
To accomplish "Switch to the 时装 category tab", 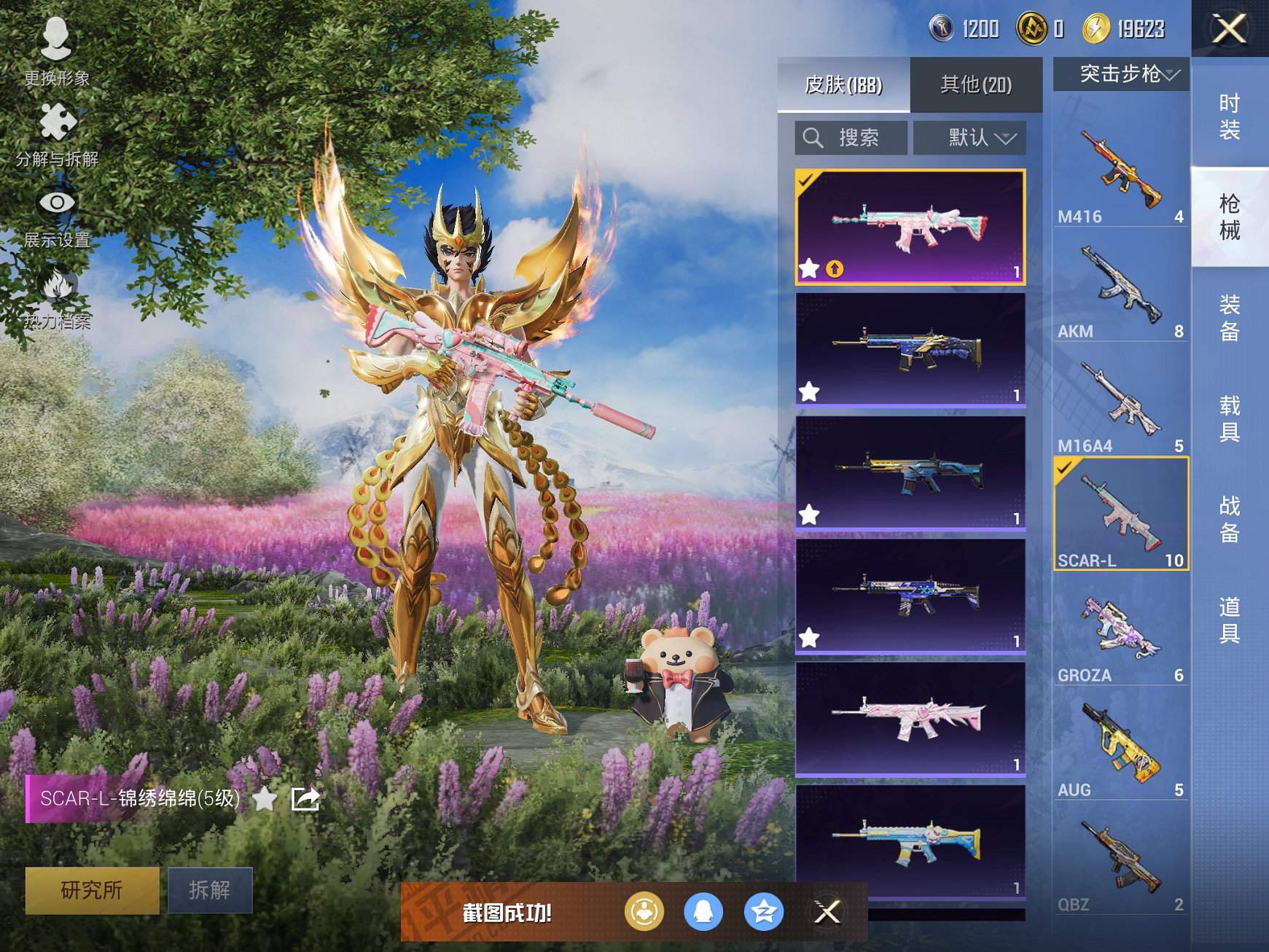I will click(1230, 117).
